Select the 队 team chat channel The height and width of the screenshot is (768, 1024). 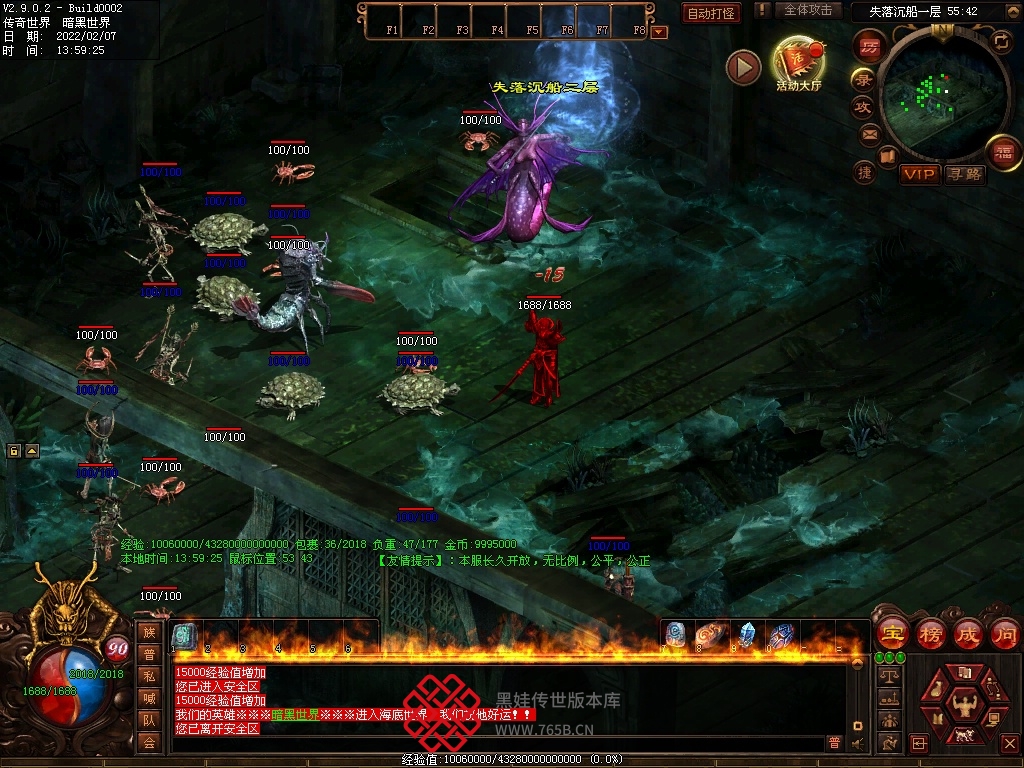(x=149, y=720)
